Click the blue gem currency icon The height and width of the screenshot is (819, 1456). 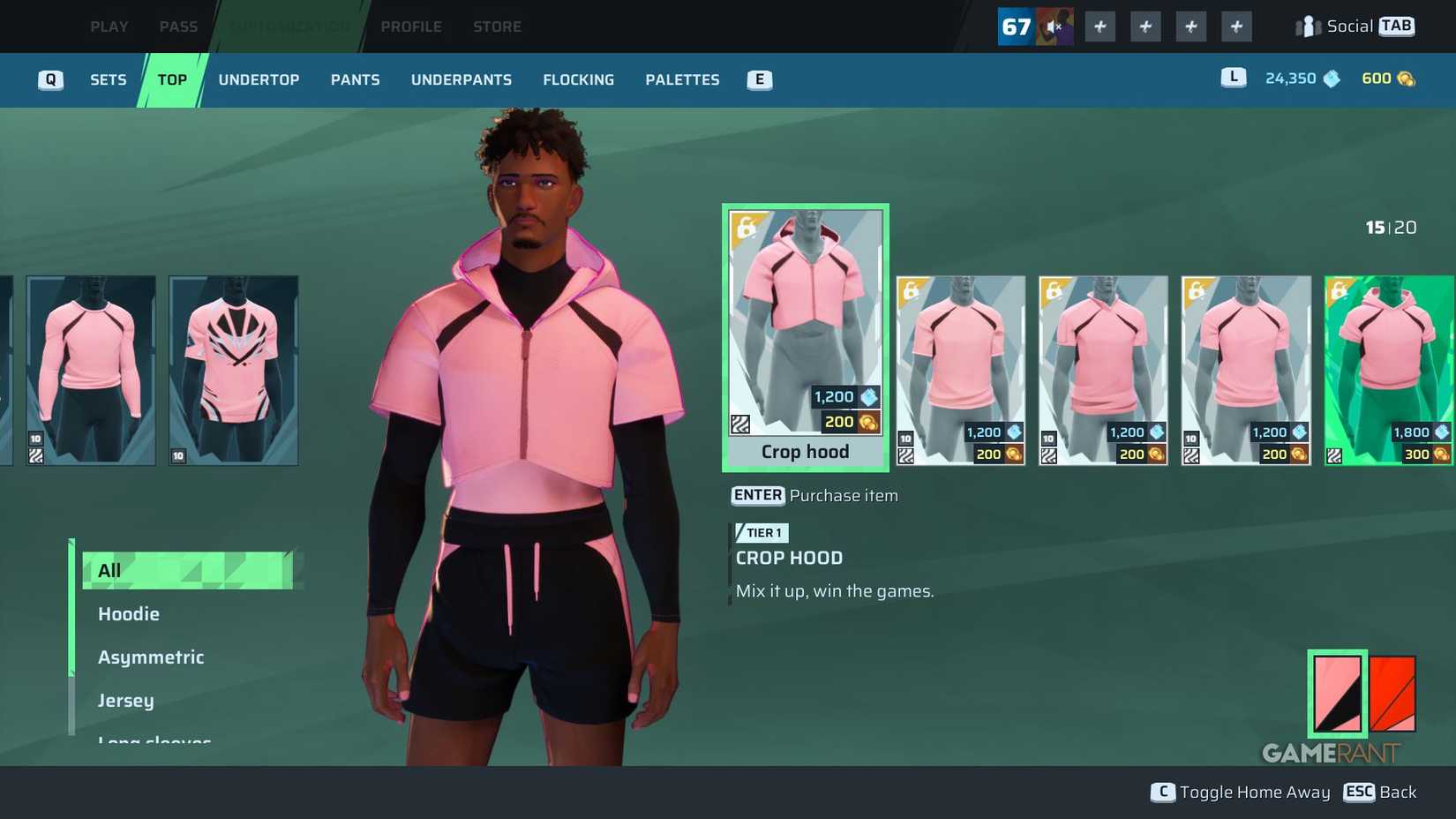[x=1331, y=78]
